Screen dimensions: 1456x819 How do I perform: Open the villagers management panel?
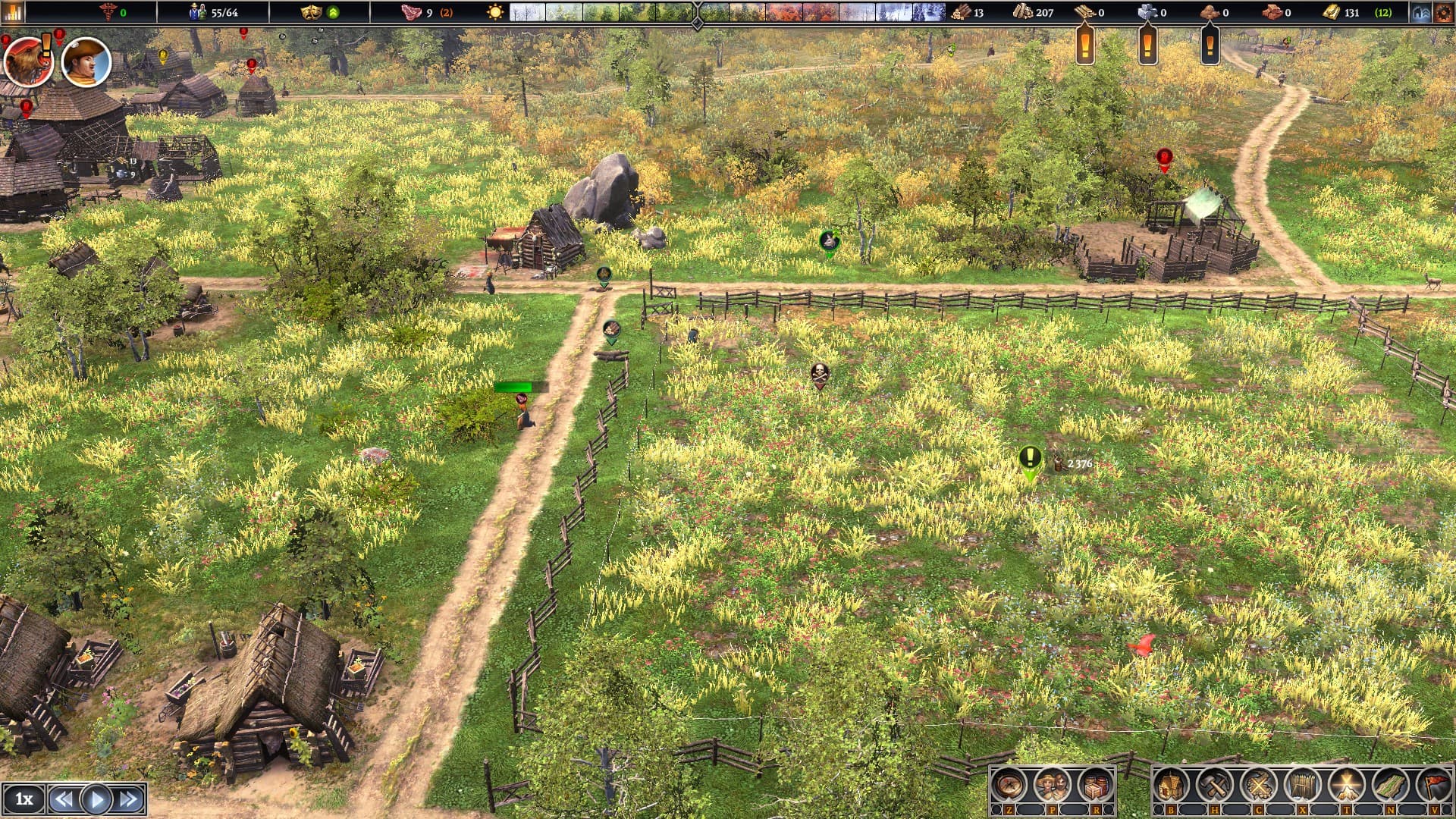[1052, 786]
